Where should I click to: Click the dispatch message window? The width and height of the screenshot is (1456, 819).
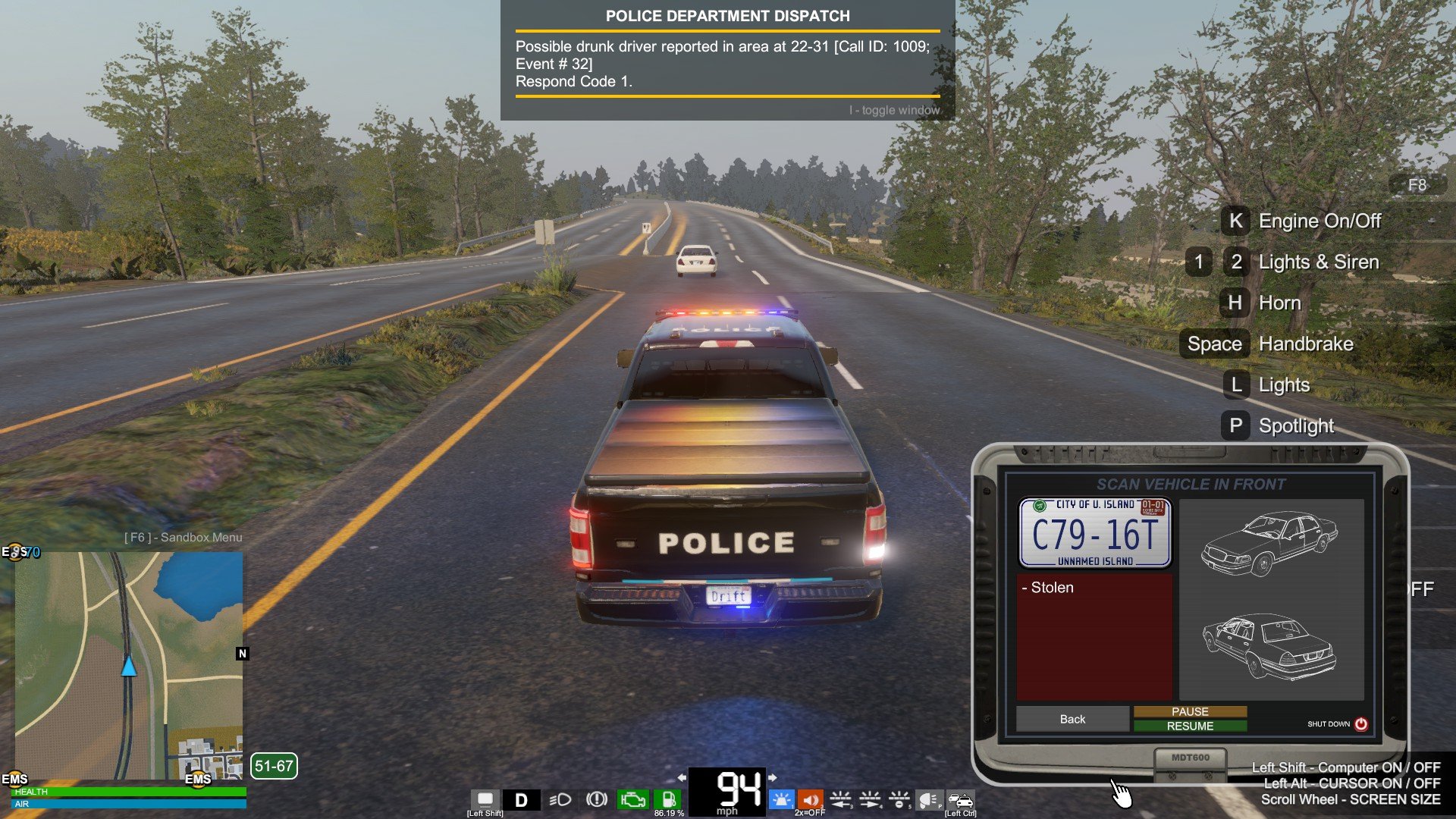[x=727, y=61]
